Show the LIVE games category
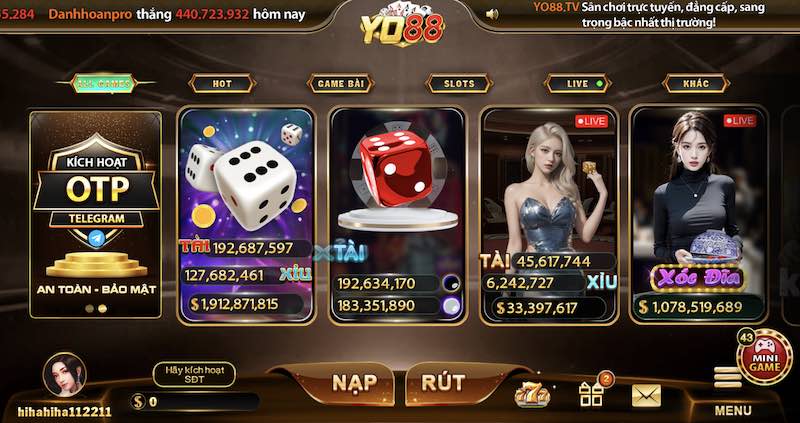The image size is (800, 423). pyautogui.click(x=577, y=84)
